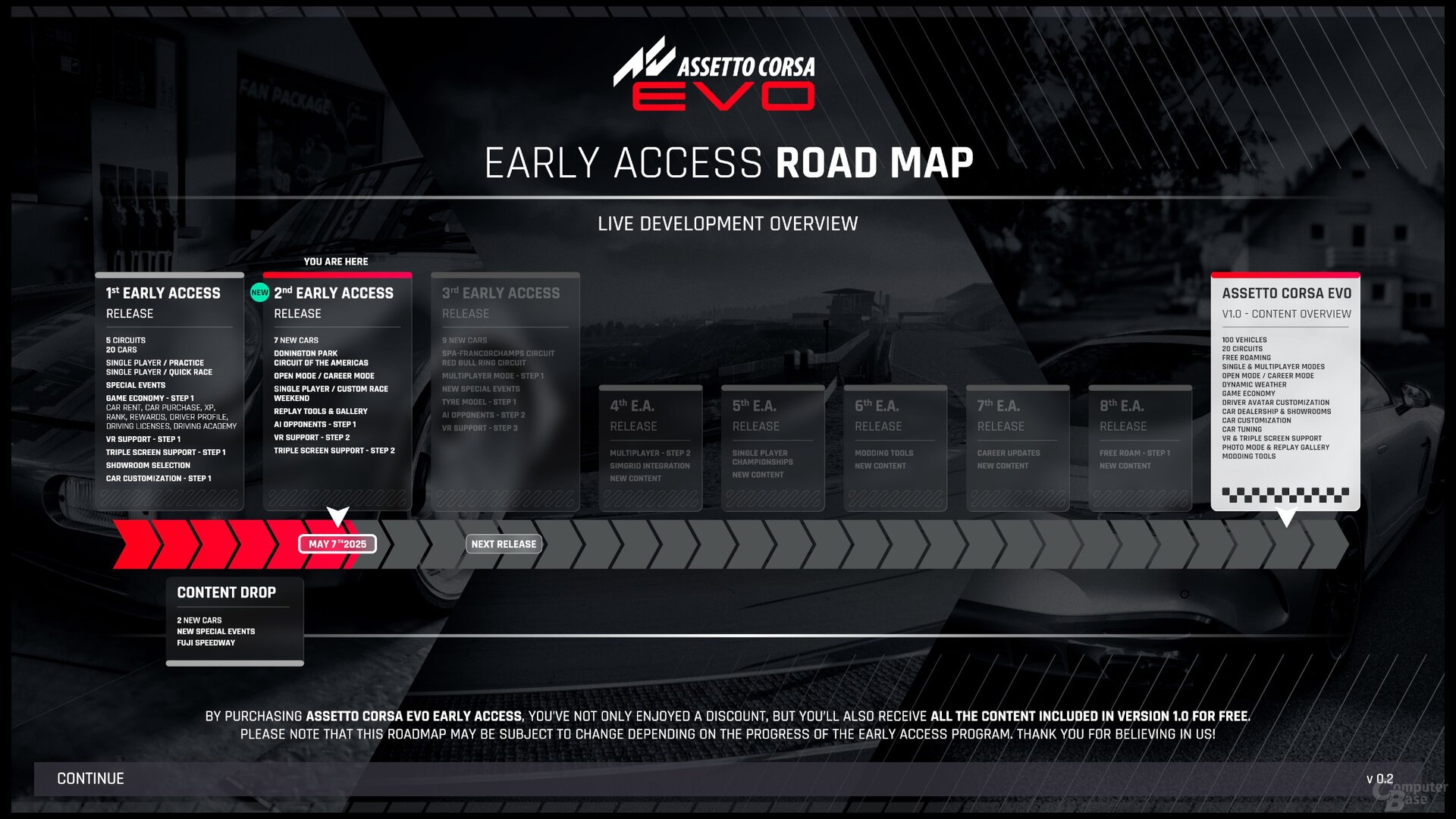Enable the red highlight bar on V1.0 card

pos(1284,275)
